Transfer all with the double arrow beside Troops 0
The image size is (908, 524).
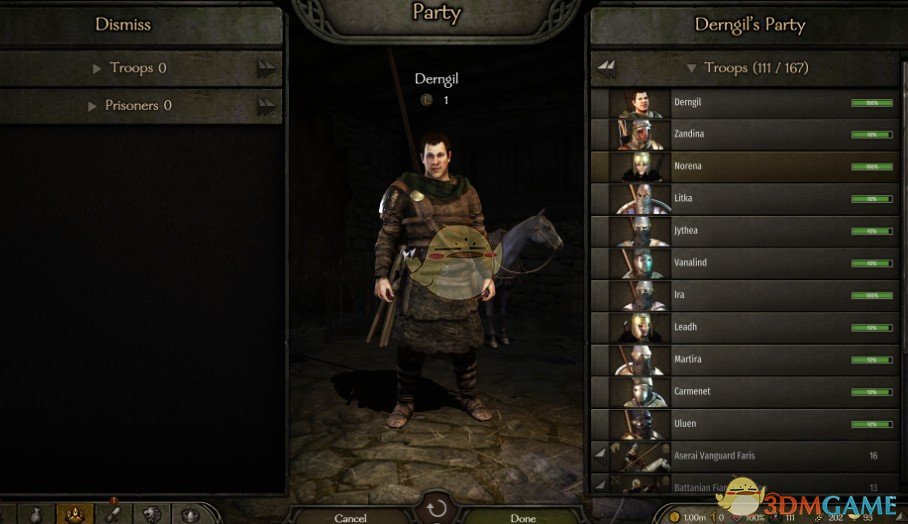[x=266, y=68]
